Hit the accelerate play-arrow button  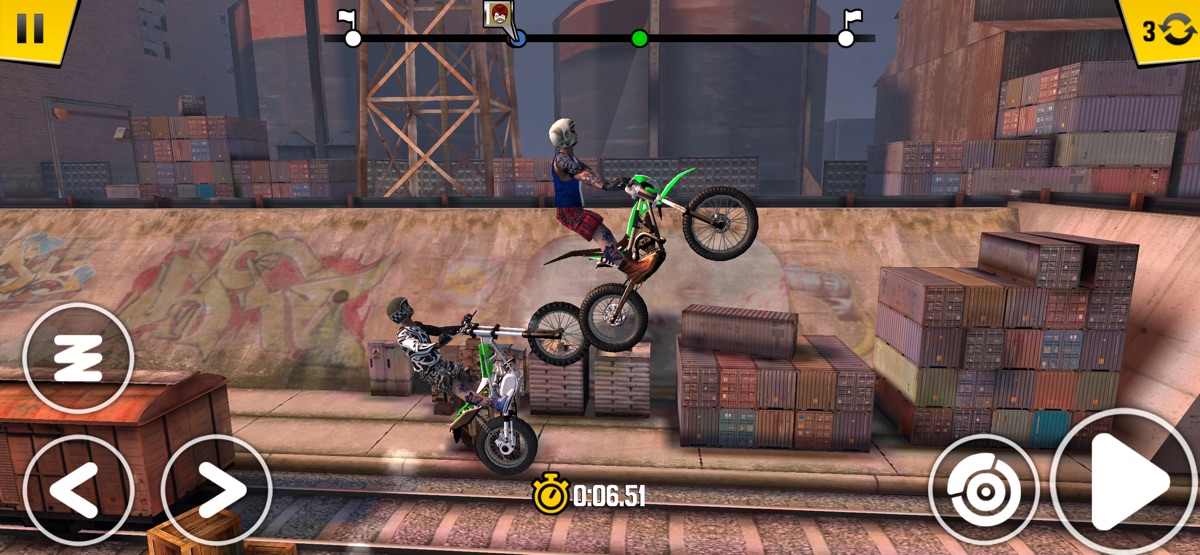(x=1124, y=483)
